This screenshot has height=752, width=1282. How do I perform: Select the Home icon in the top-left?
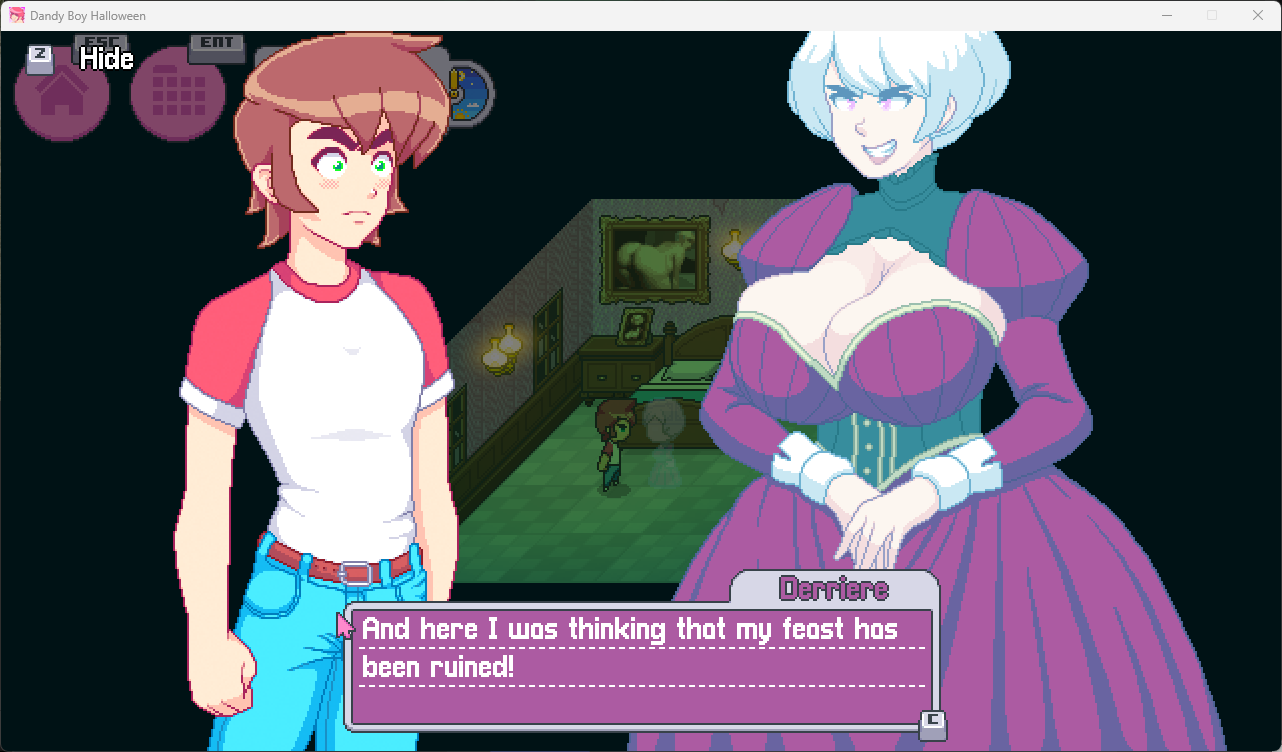(x=62, y=92)
